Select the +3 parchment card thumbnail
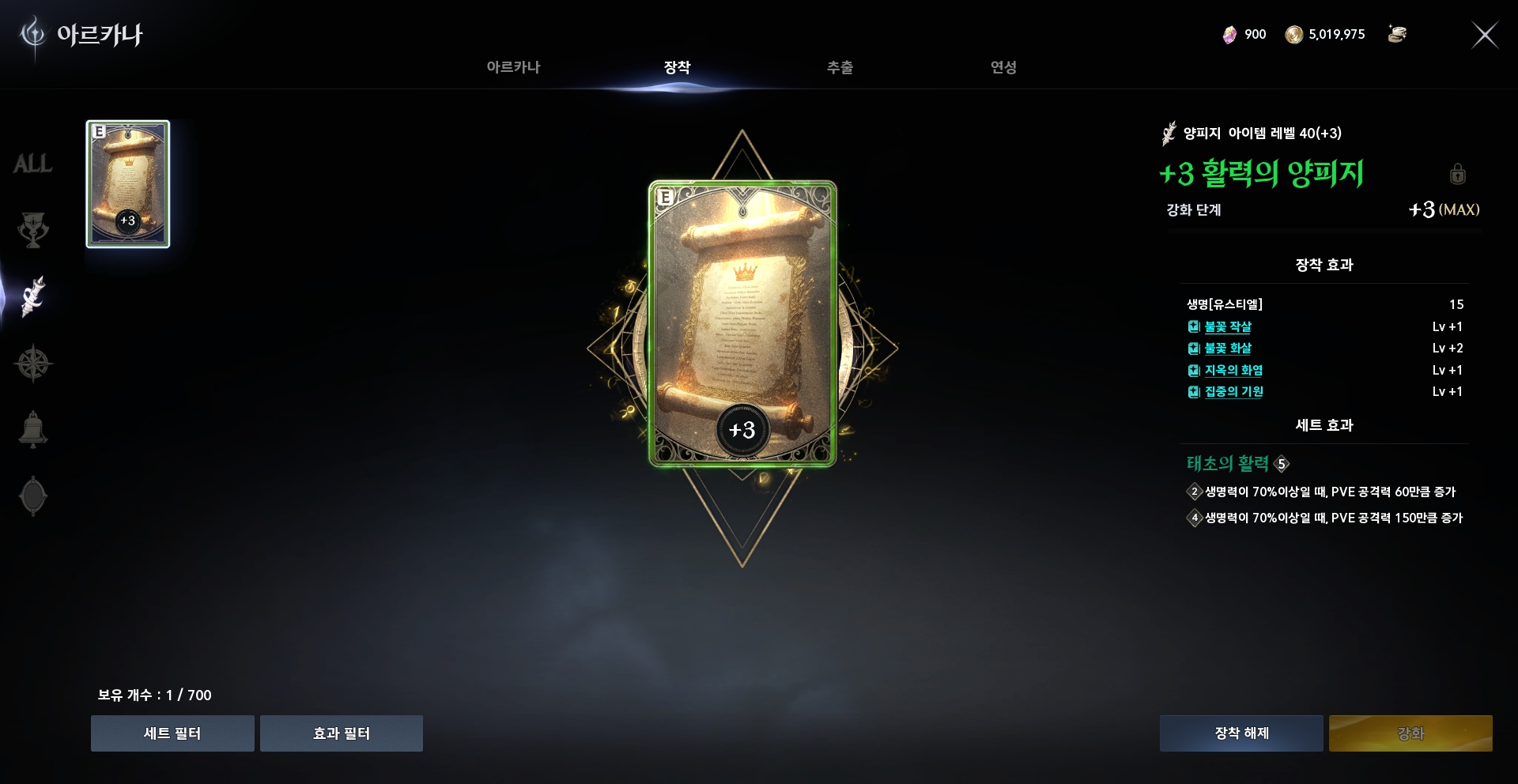The height and width of the screenshot is (784, 1518). click(128, 185)
